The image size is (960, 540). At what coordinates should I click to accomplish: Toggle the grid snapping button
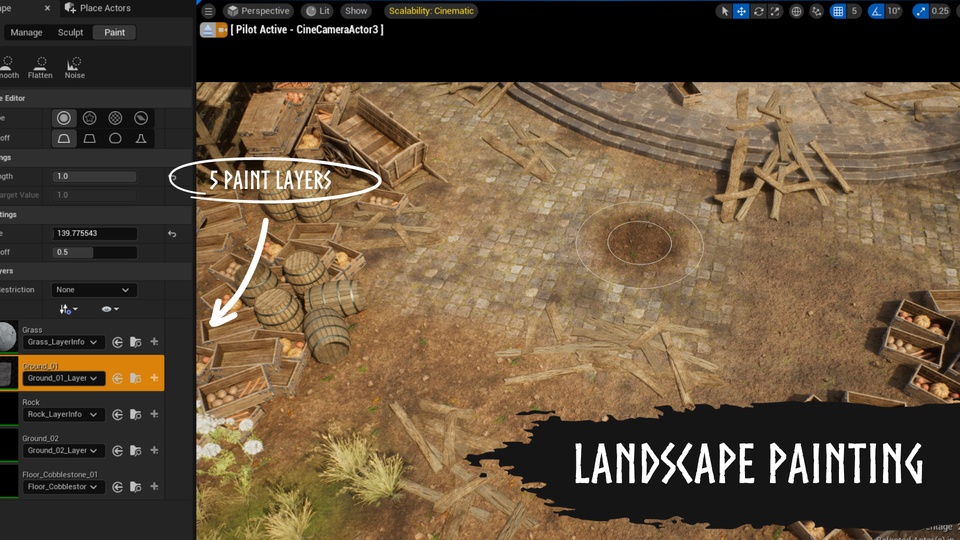pos(836,11)
